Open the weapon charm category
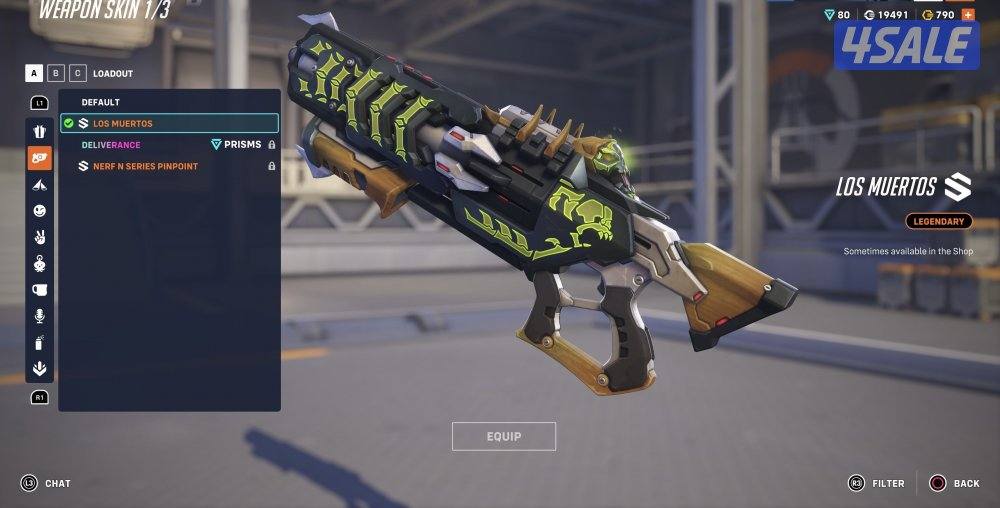1000x508 pixels. click(x=39, y=264)
